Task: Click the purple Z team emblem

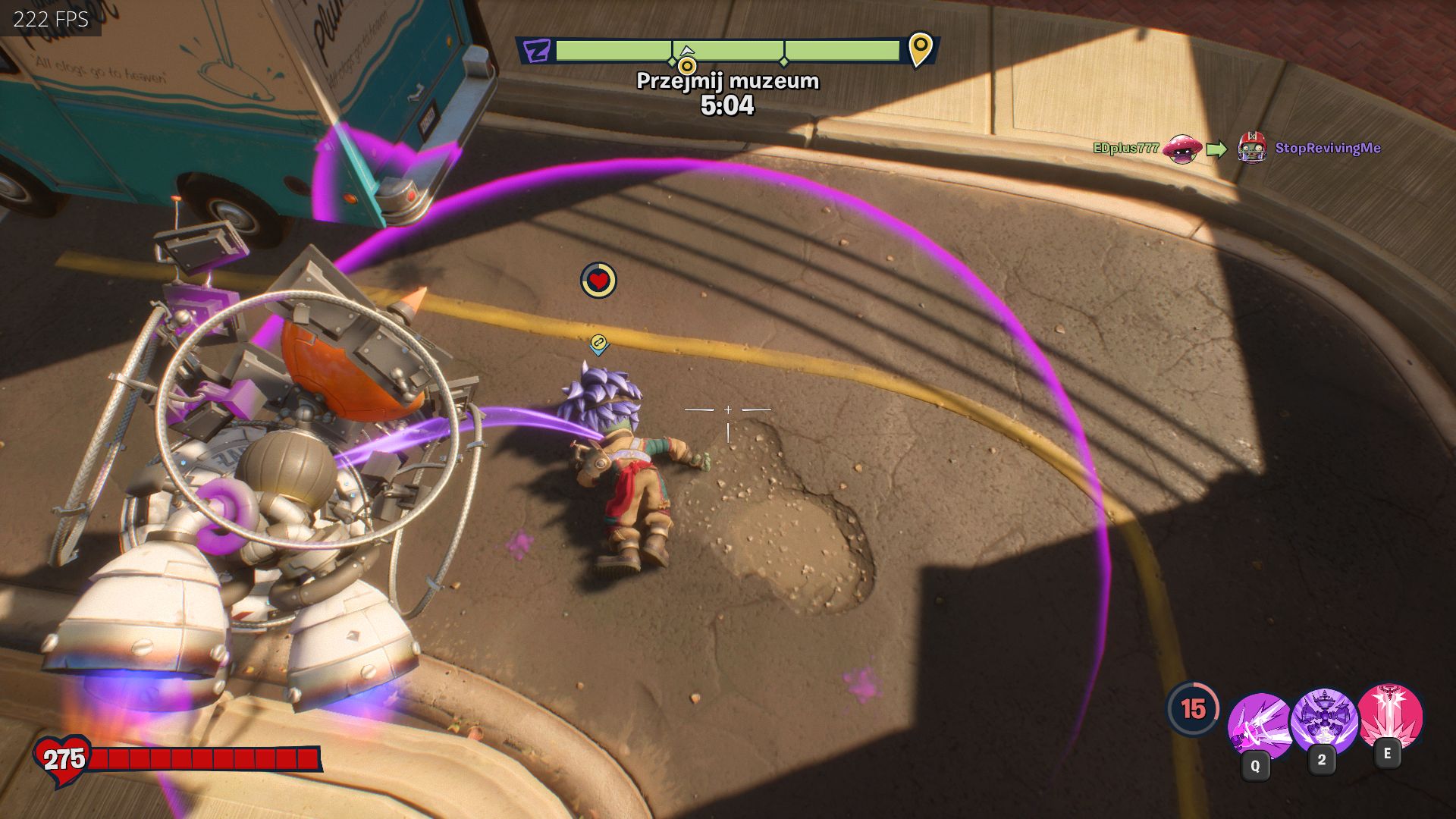Action: [x=537, y=51]
